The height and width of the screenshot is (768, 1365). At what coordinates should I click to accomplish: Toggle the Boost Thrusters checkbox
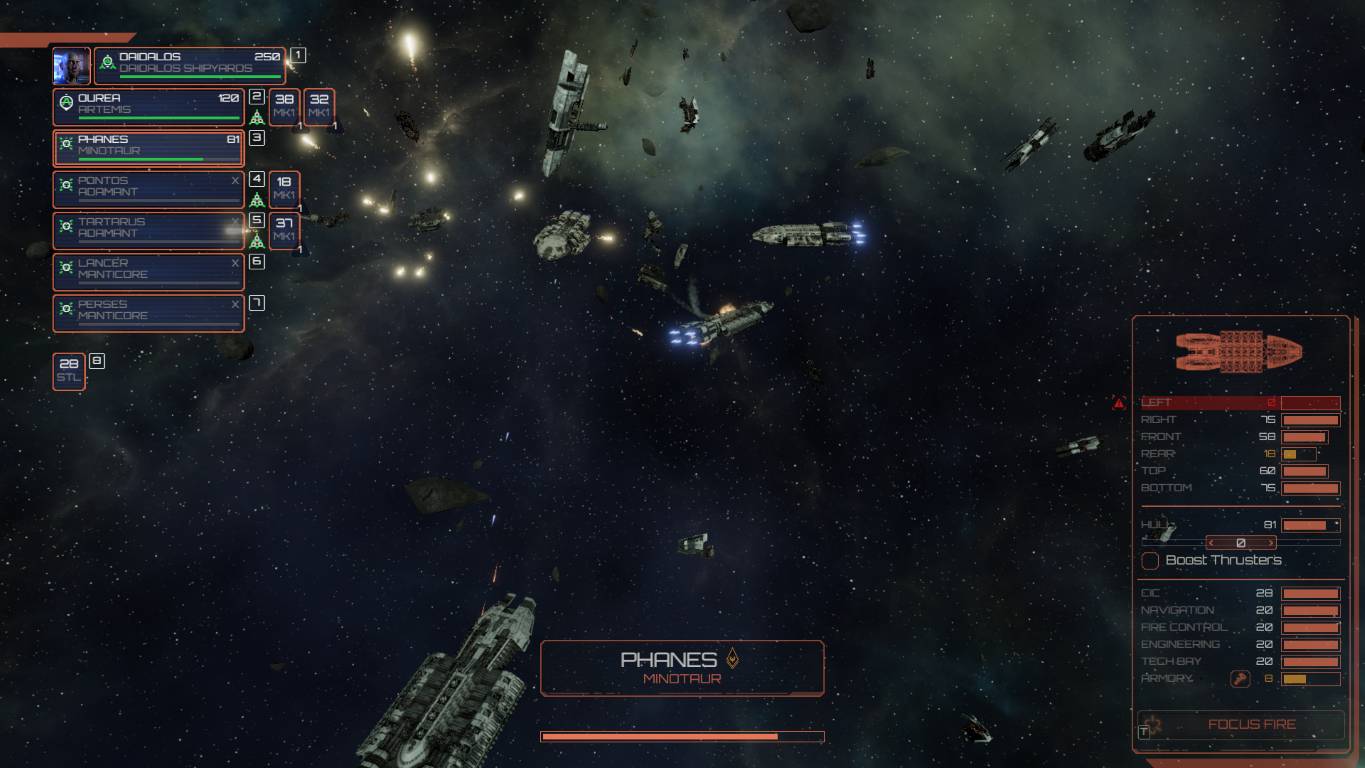tap(1151, 561)
